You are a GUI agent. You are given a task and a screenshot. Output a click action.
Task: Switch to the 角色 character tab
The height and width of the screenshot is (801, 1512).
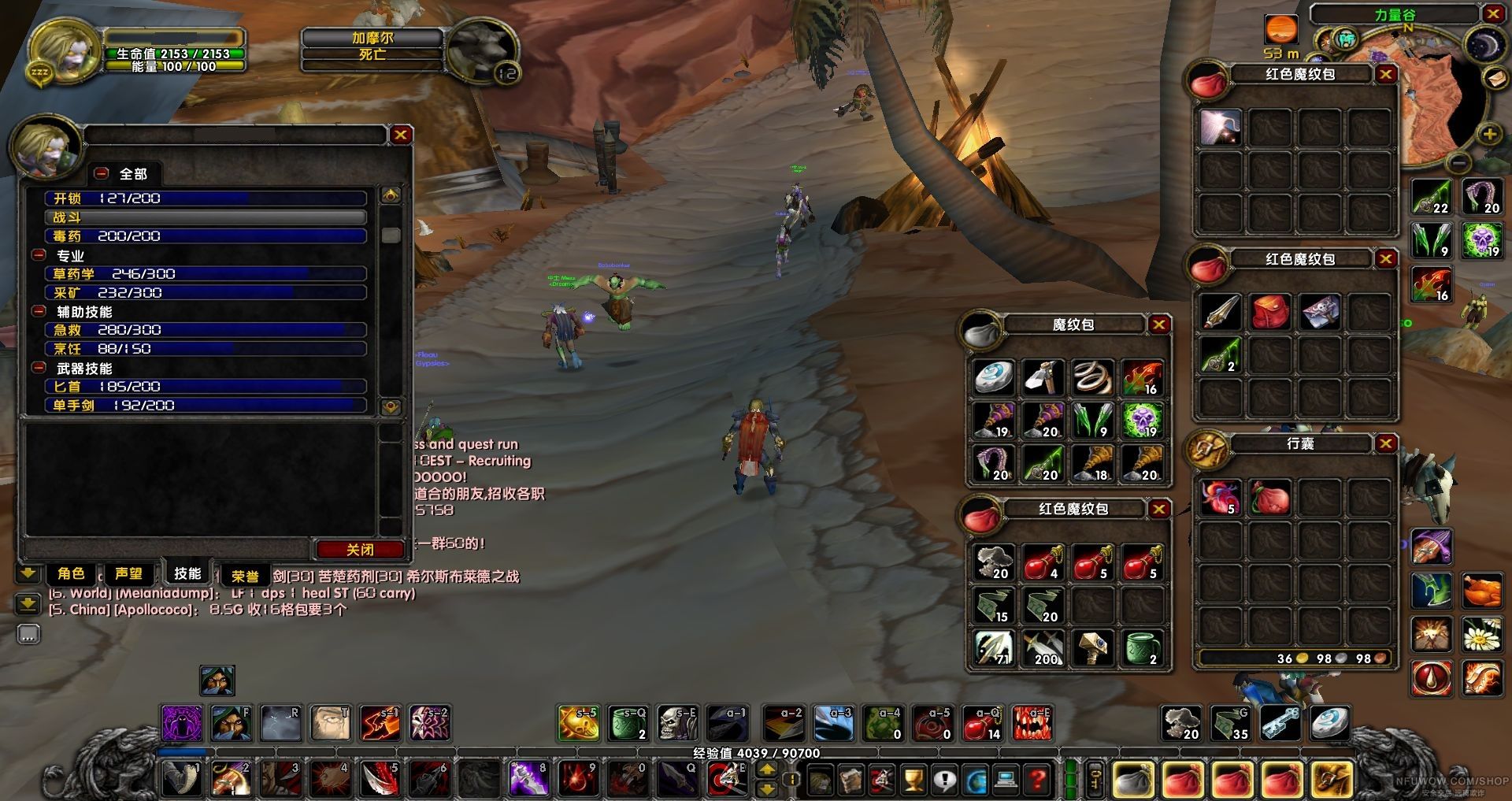[71, 573]
